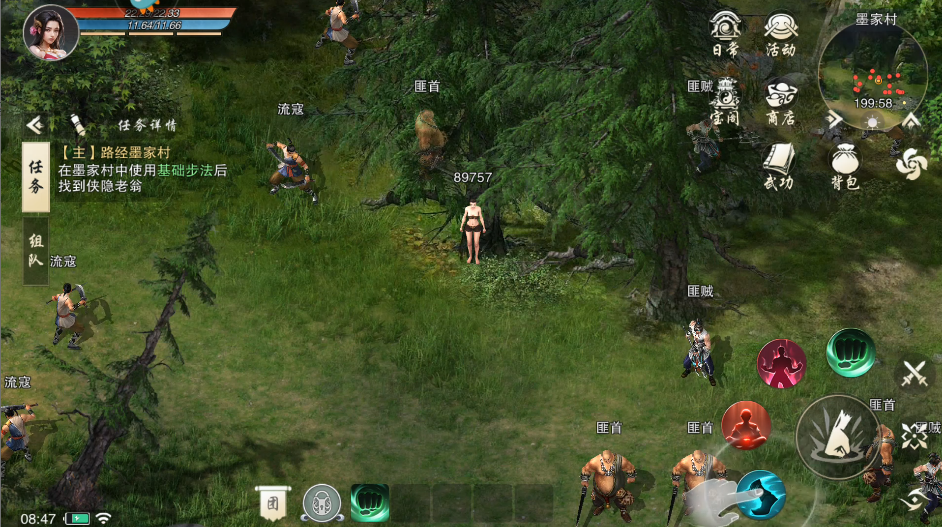Viewport: 942px width, 527px height.
Task: Open the 商店 shop
Action: (780, 102)
